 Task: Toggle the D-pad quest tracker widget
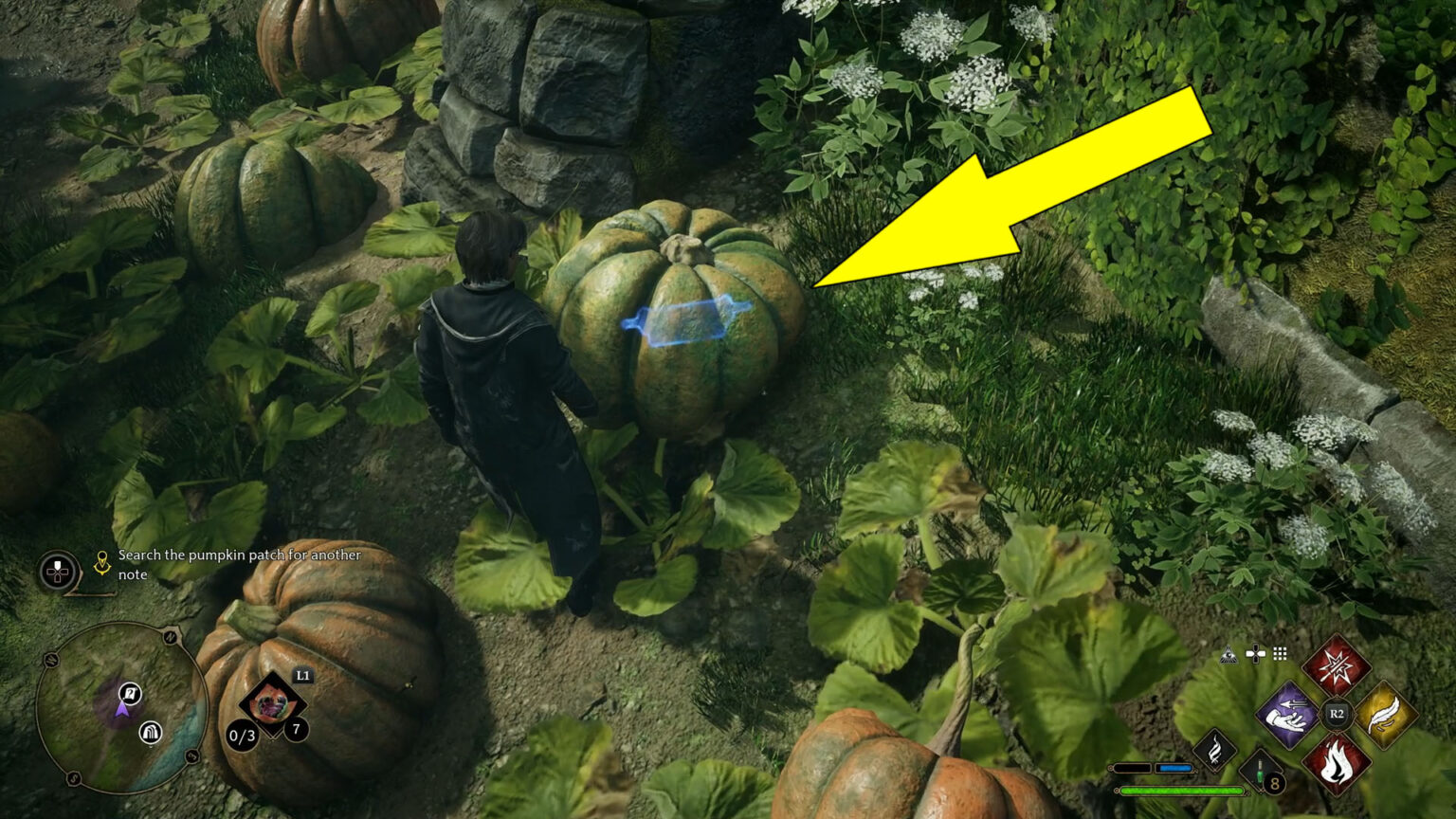pyautogui.click(x=57, y=571)
